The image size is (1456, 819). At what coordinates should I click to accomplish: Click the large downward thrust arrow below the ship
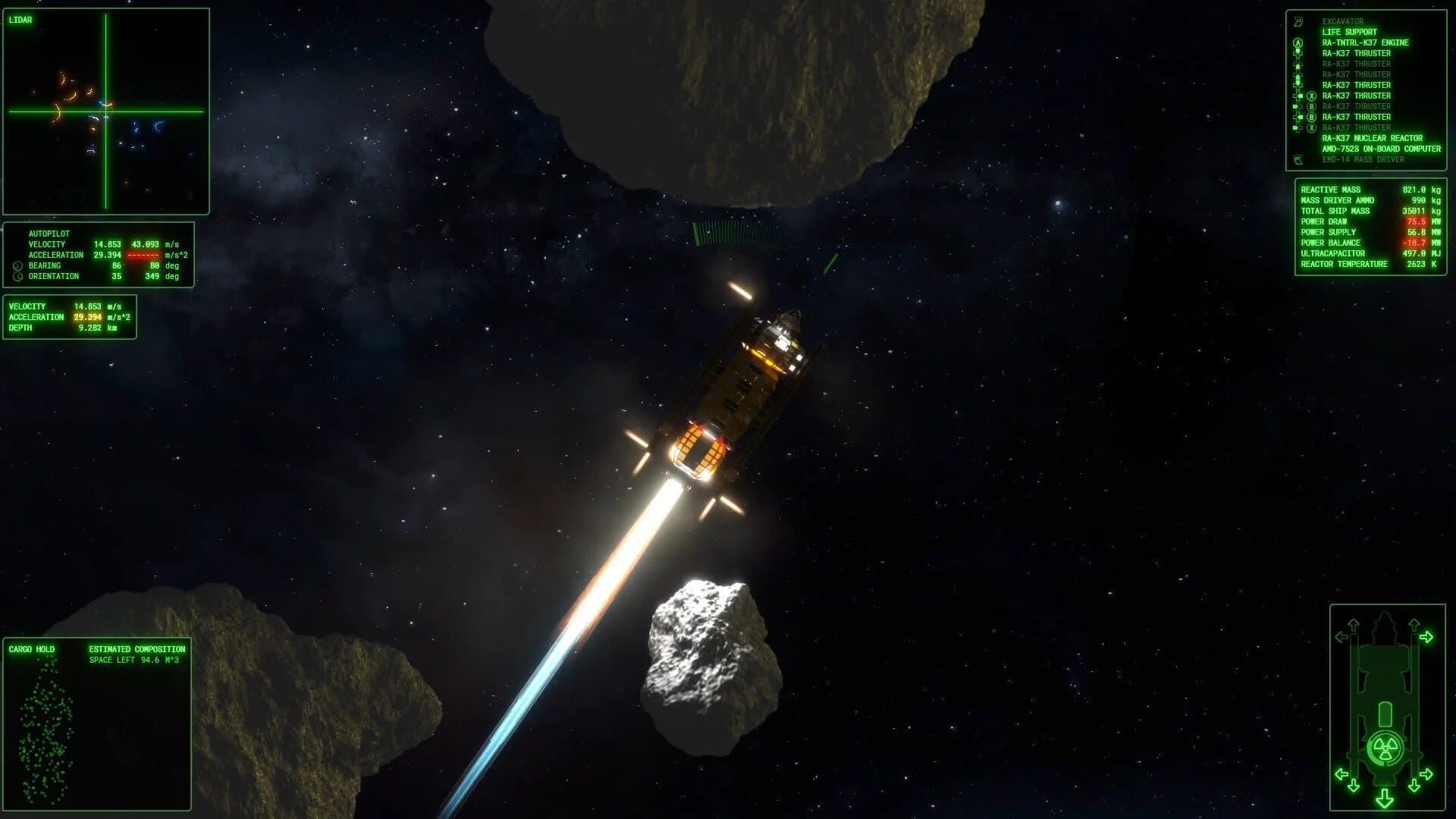click(1385, 800)
